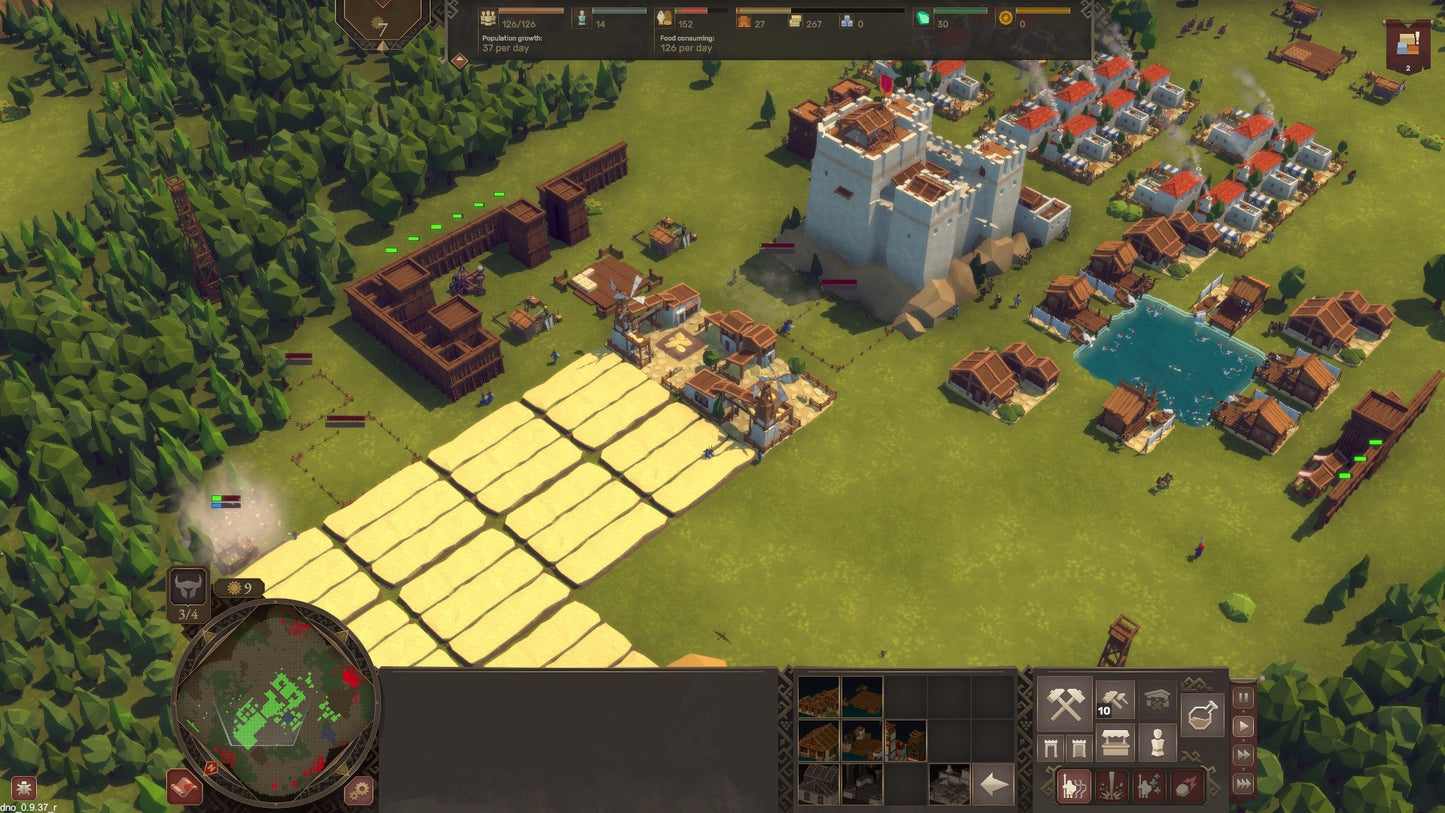Activate the soldier healing plus ability
1445x813 pixels.
pyautogui.click(x=1149, y=786)
